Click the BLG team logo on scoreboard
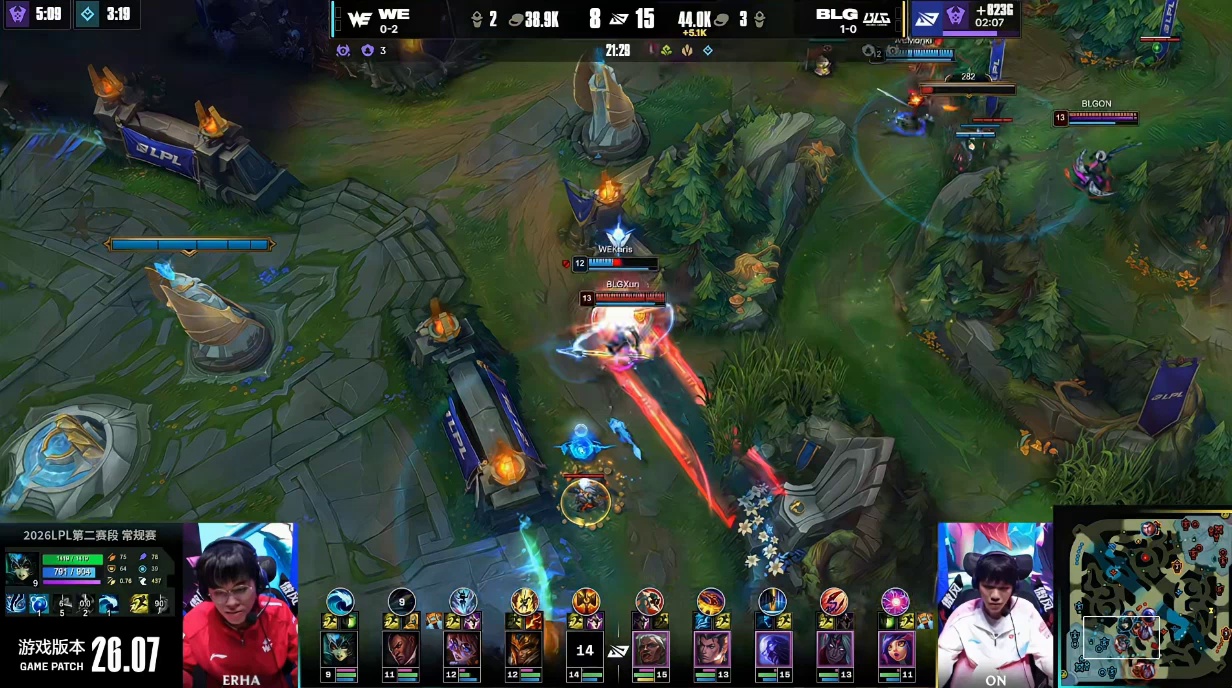The height and width of the screenshot is (688, 1232). [x=875, y=17]
